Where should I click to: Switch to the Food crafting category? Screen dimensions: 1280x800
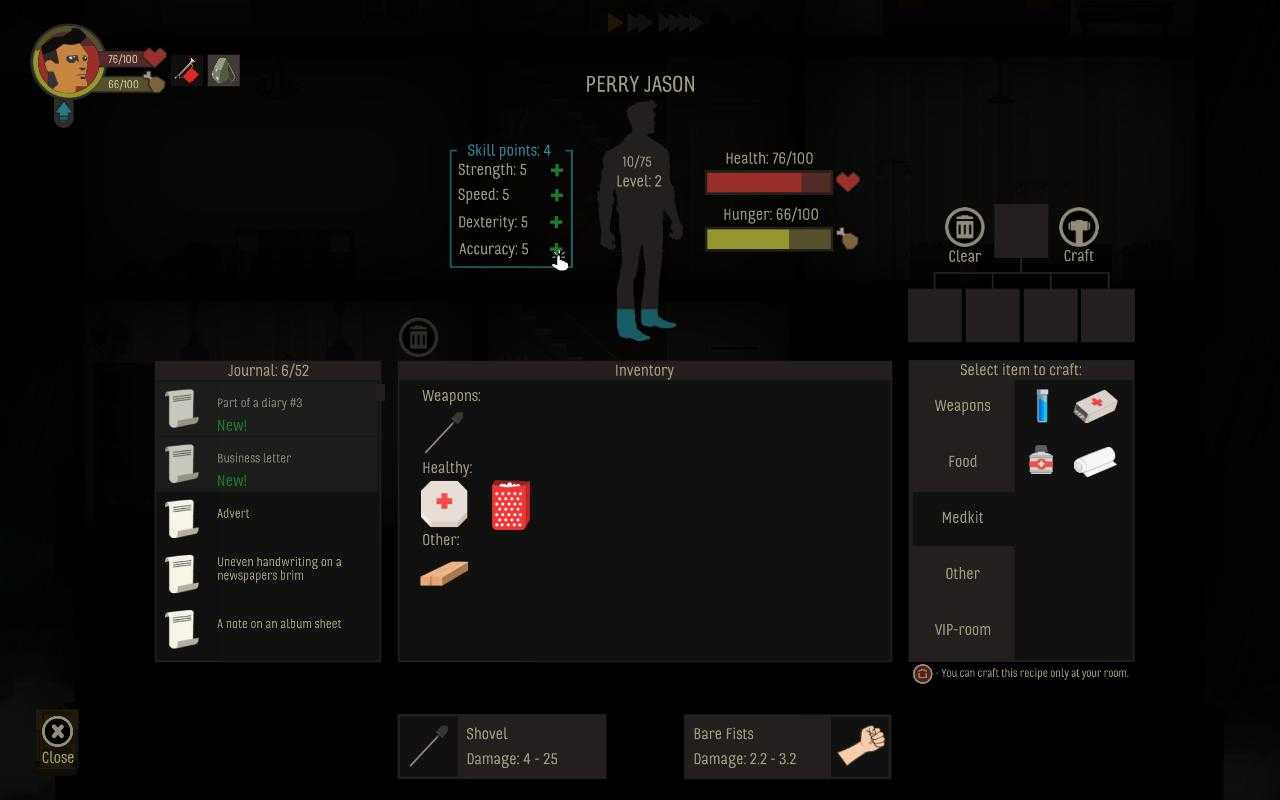coord(961,461)
